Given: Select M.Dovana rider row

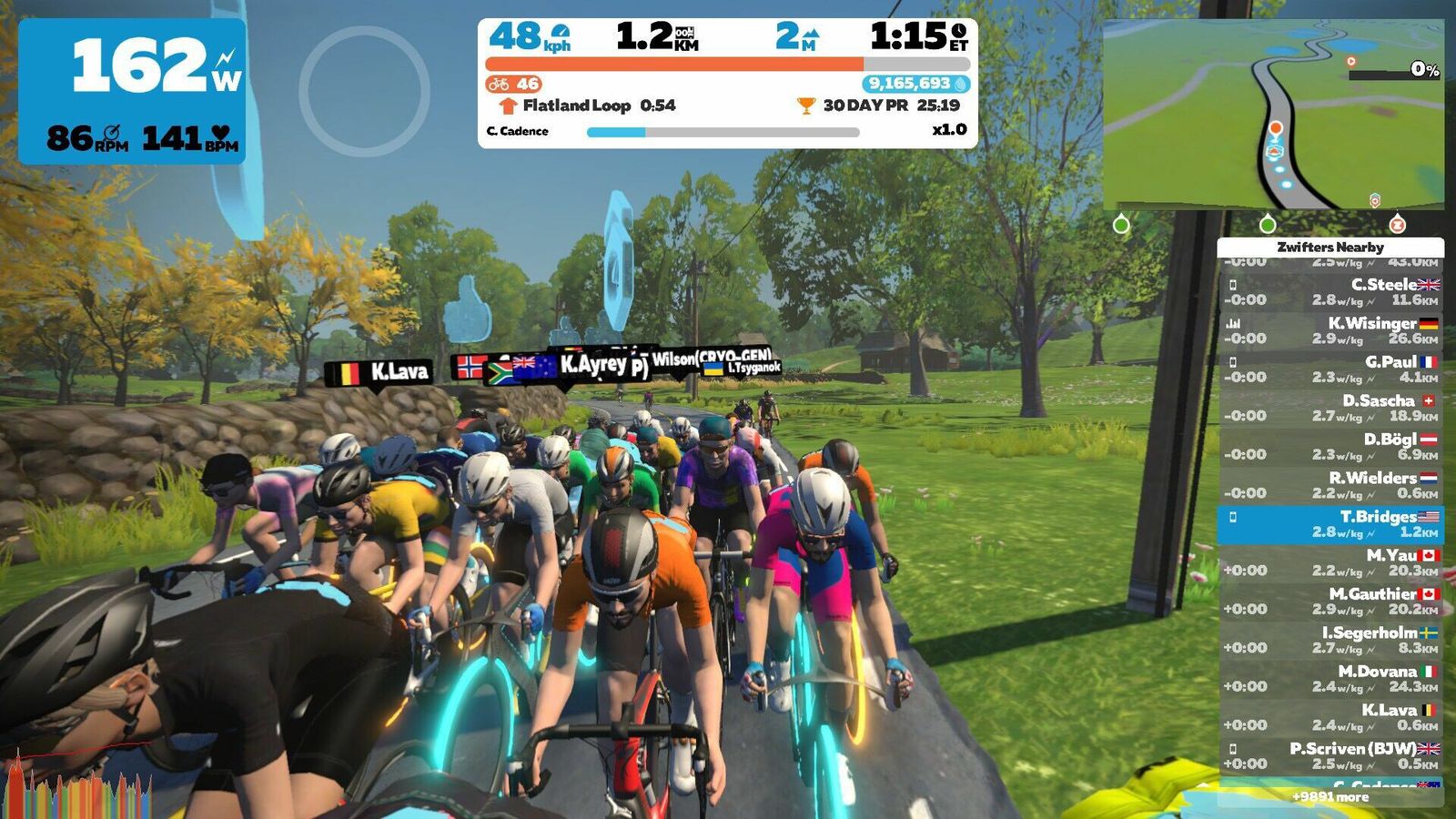Looking at the screenshot, I should (1330, 679).
